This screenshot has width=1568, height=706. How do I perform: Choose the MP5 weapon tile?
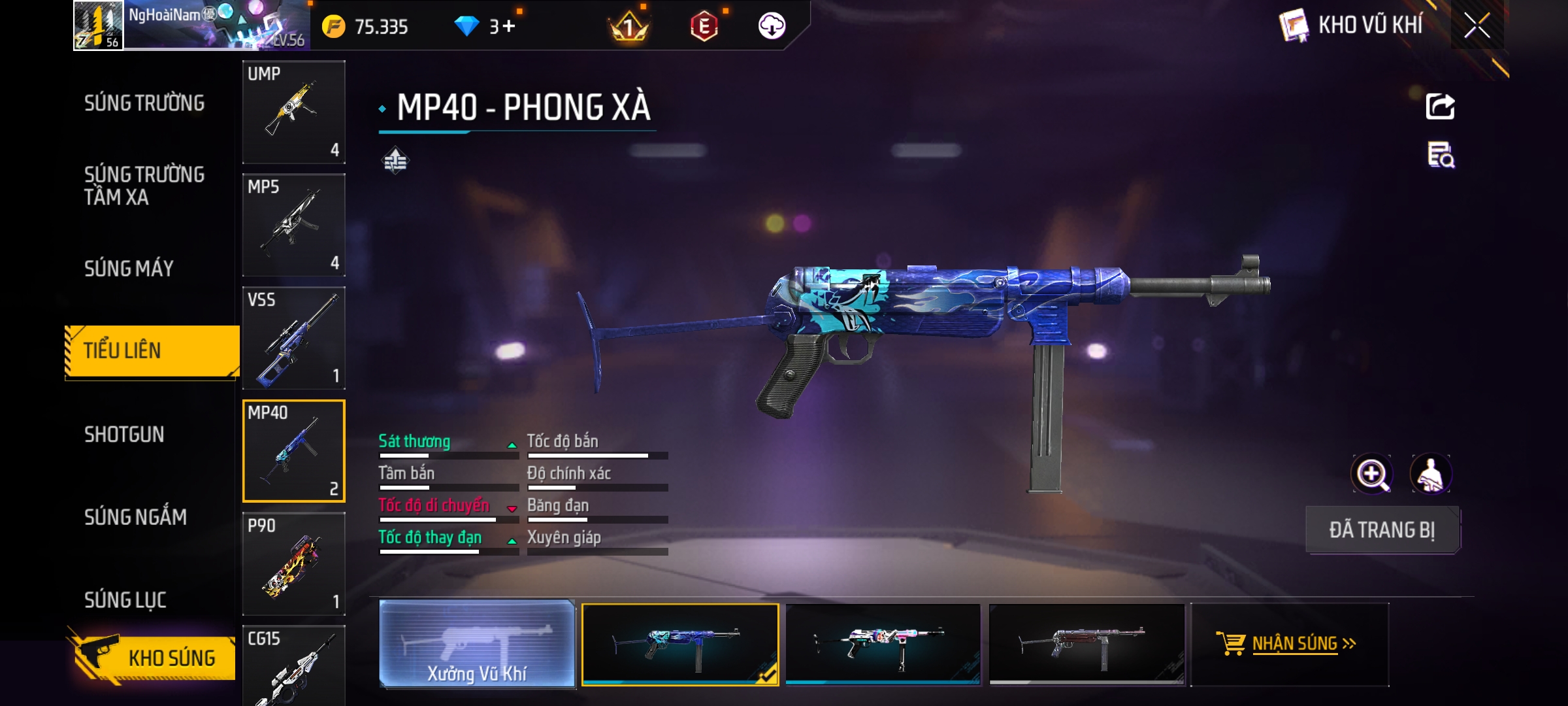(x=294, y=225)
